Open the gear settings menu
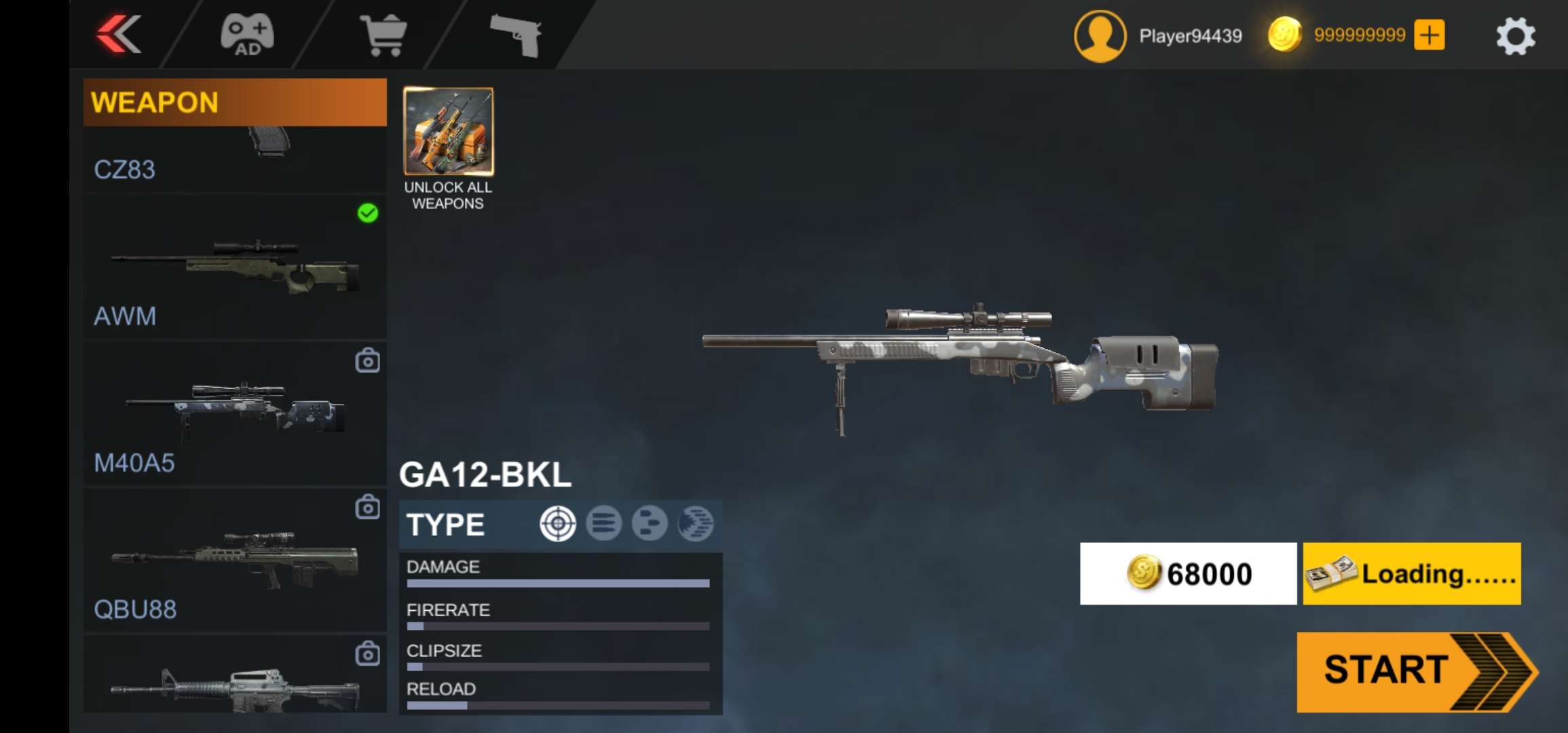1568x733 pixels. (x=1515, y=36)
